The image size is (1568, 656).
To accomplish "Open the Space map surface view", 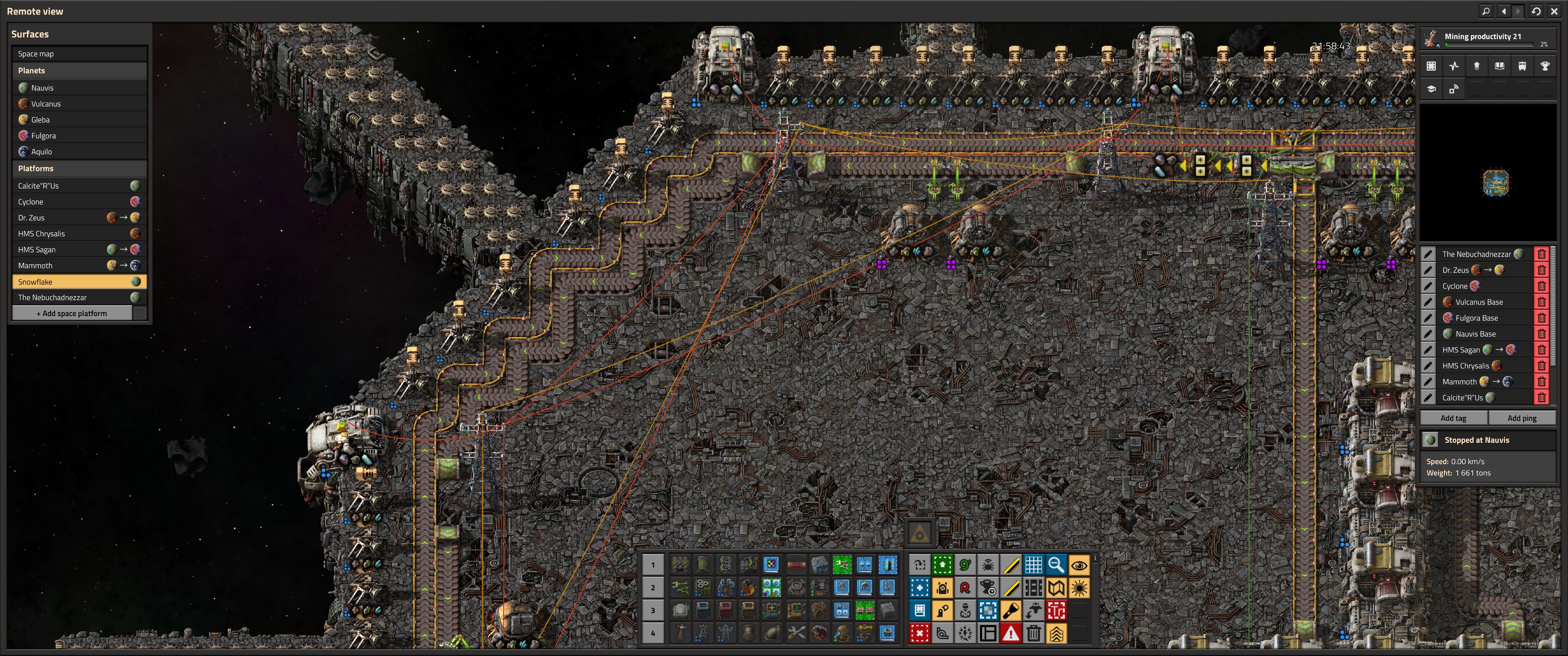I will (x=79, y=54).
